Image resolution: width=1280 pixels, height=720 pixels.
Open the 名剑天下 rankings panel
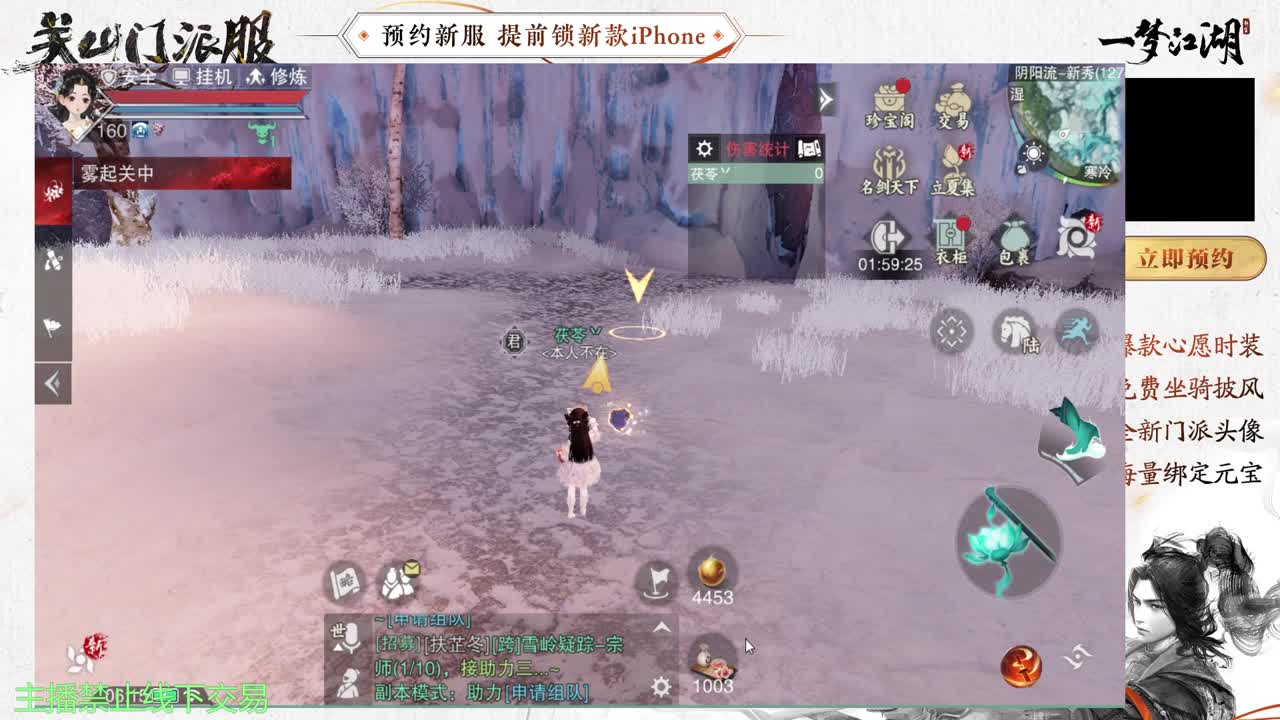point(888,163)
